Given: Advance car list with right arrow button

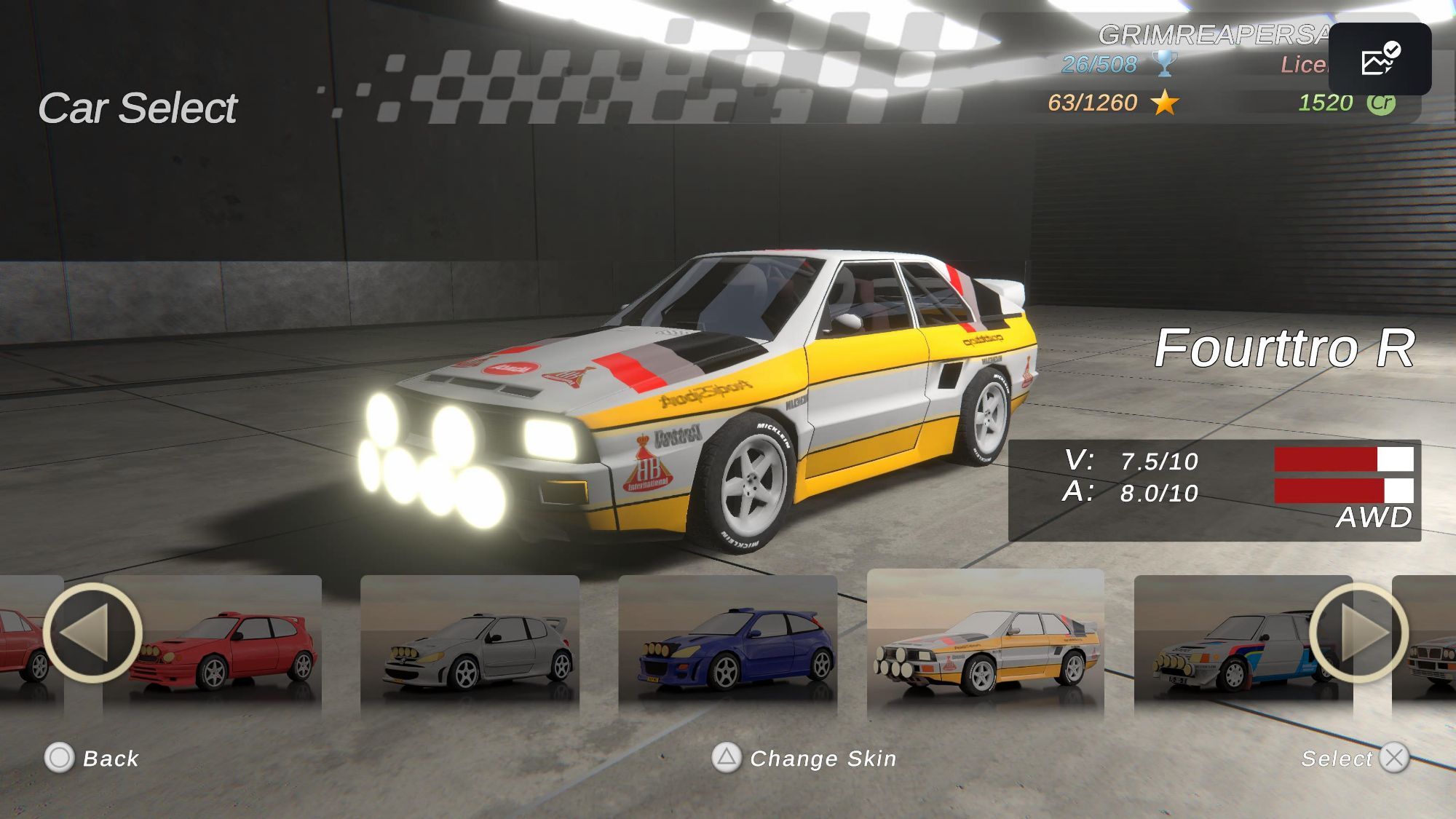Looking at the screenshot, I should [1358, 632].
